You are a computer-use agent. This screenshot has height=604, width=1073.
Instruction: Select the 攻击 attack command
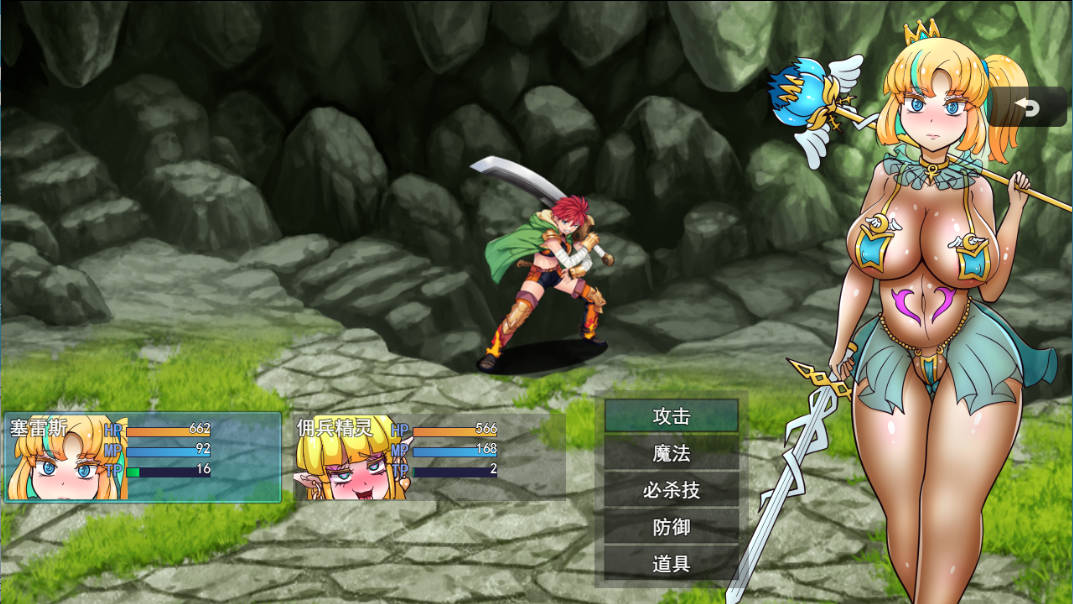(x=671, y=416)
